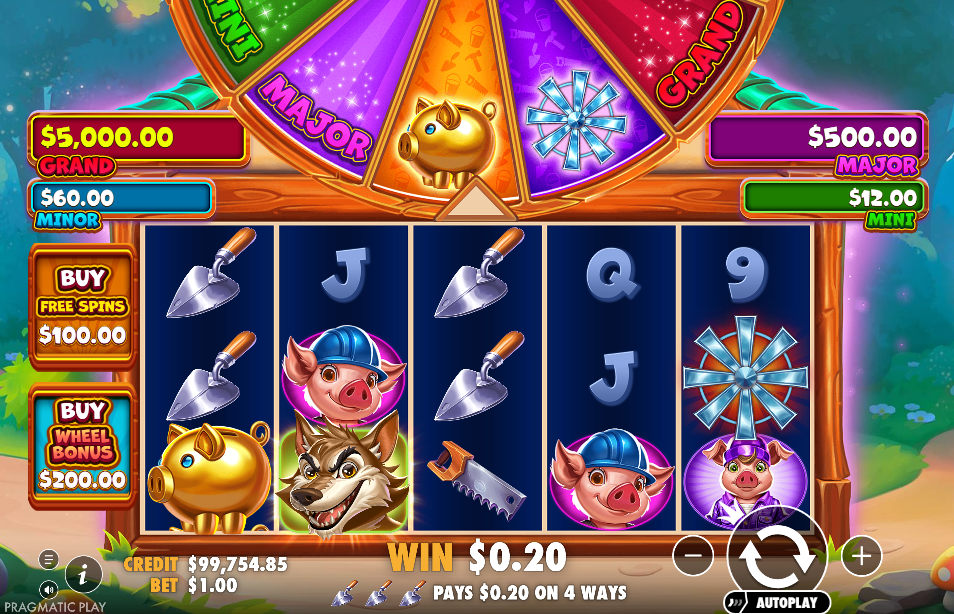Viewport: 954px width, 614px height.
Task: Open the hamburger settings menu
Action: coord(48,559)
